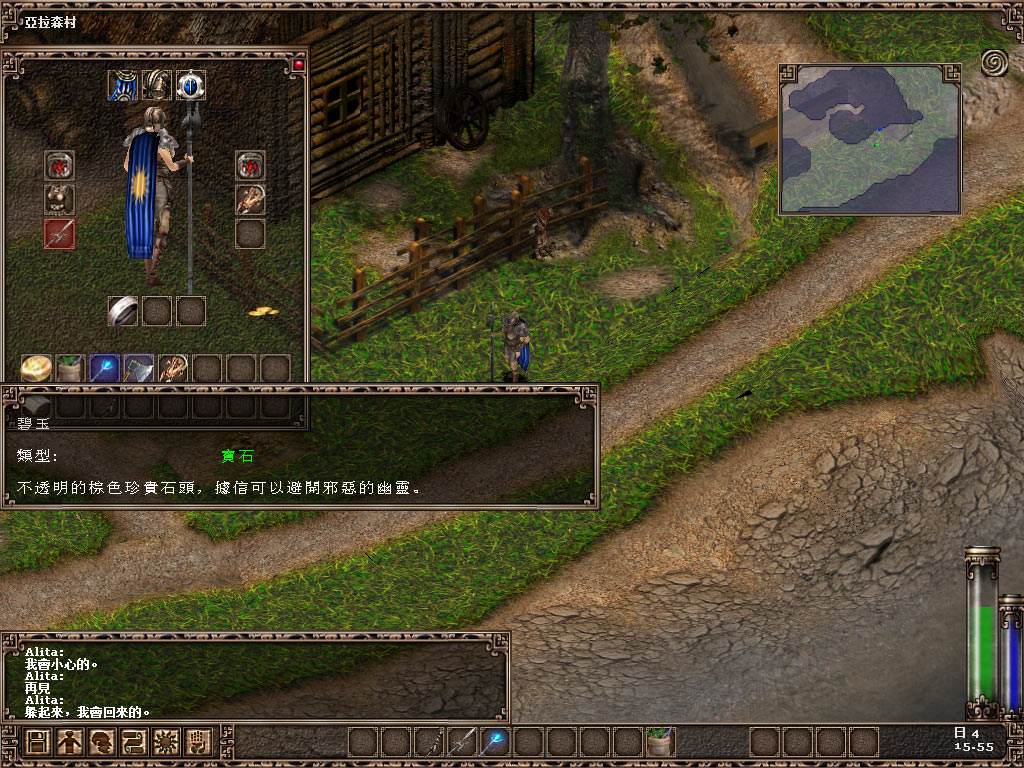Select the equipped helmet slot
The image size is (1024, 768).
coord(157,85)
